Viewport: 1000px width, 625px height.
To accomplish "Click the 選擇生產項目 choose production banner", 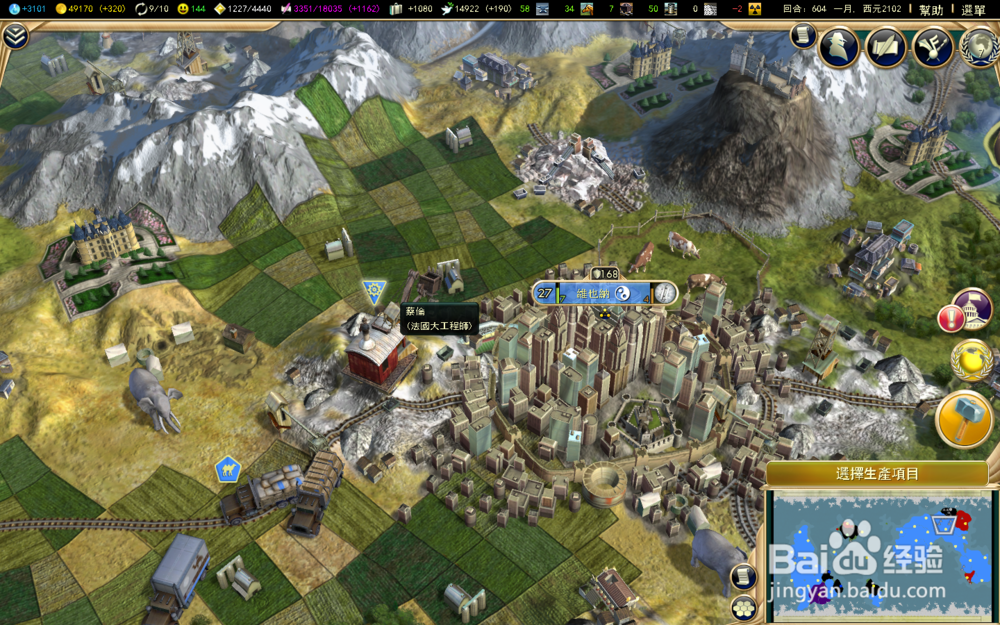I will (878, 473).
